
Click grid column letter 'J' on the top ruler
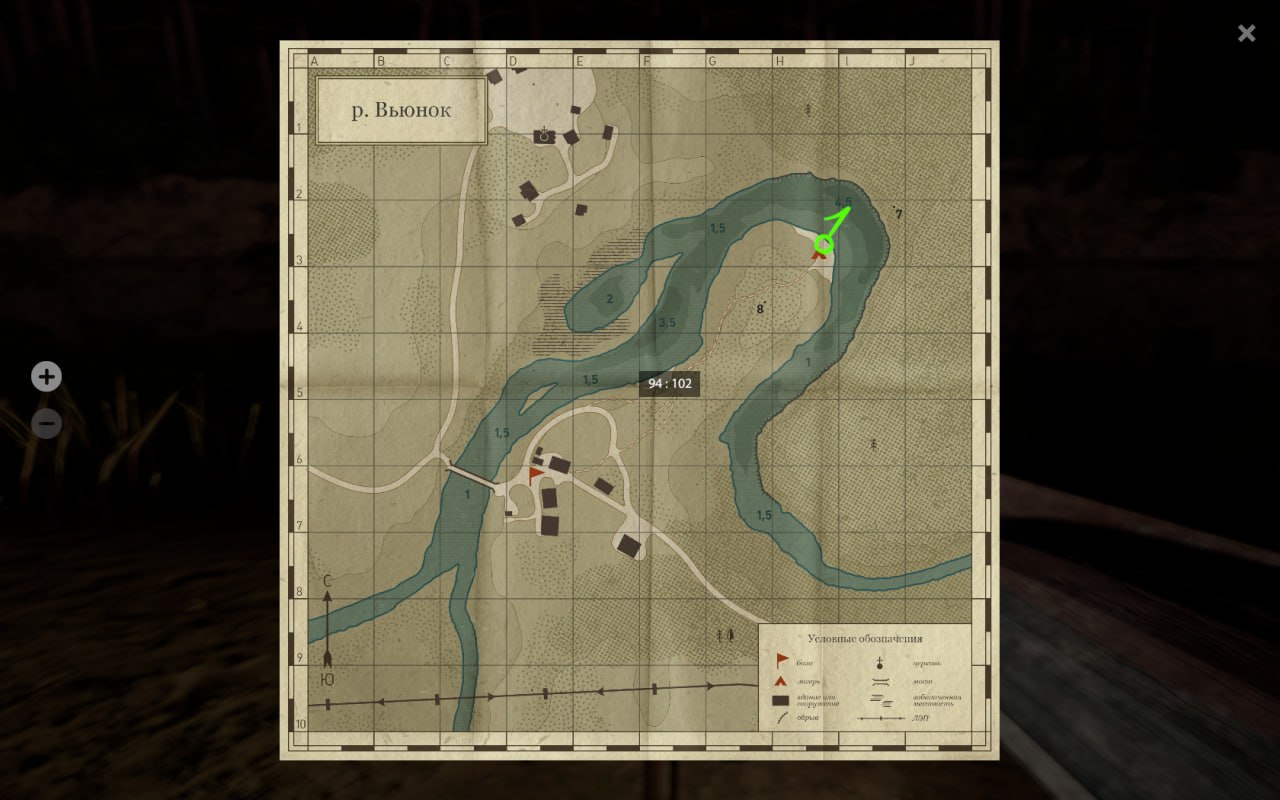click(x=913, y=59)
